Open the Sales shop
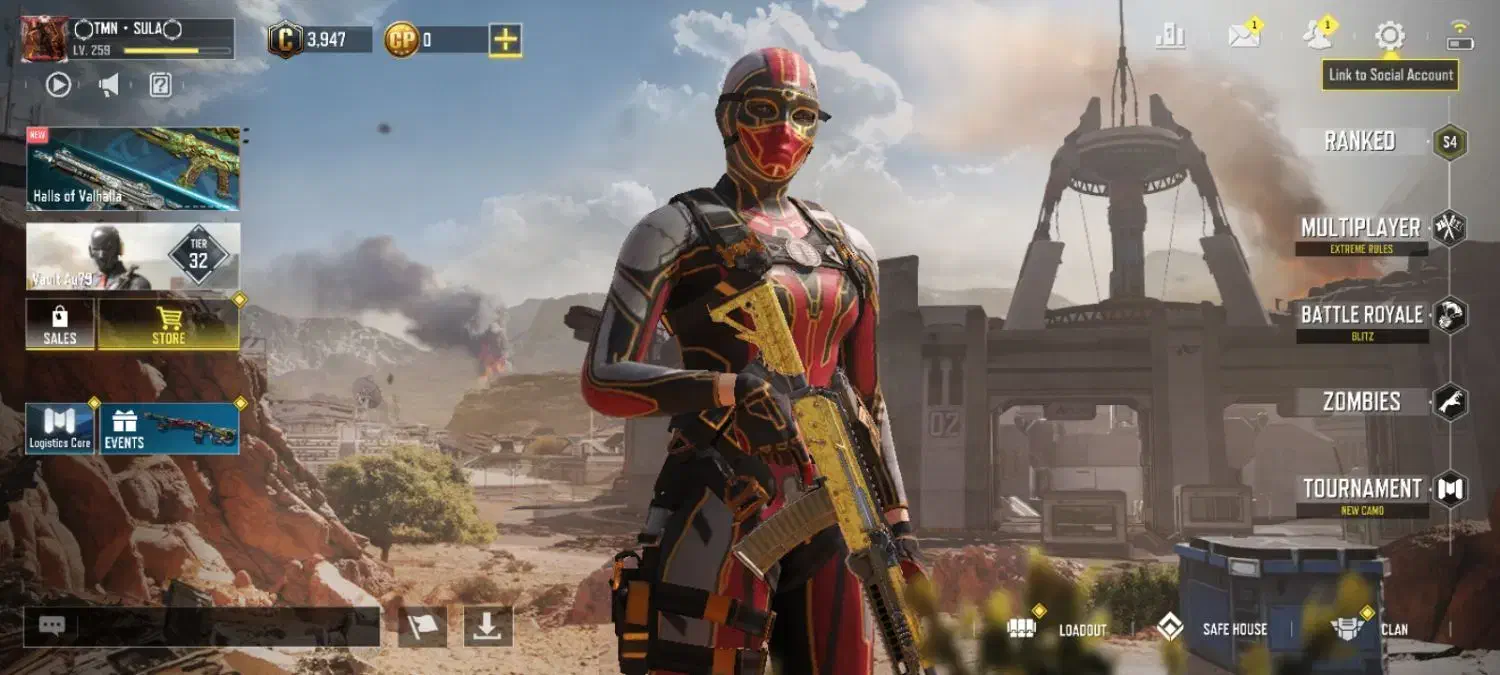Screen dimensions: 1500x675 (60, 325)
